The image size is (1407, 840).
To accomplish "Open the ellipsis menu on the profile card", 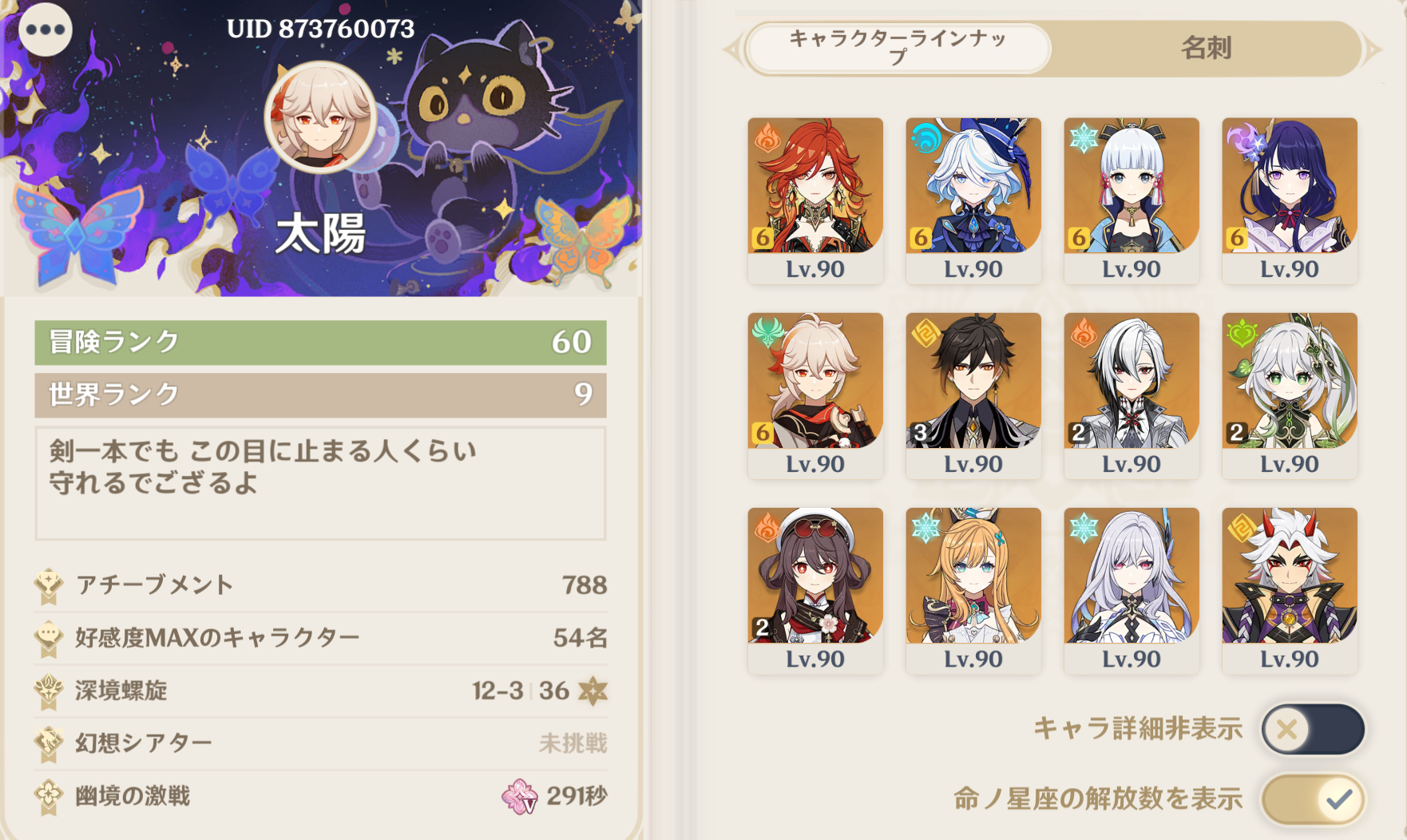I will click(x=46, y=30).
